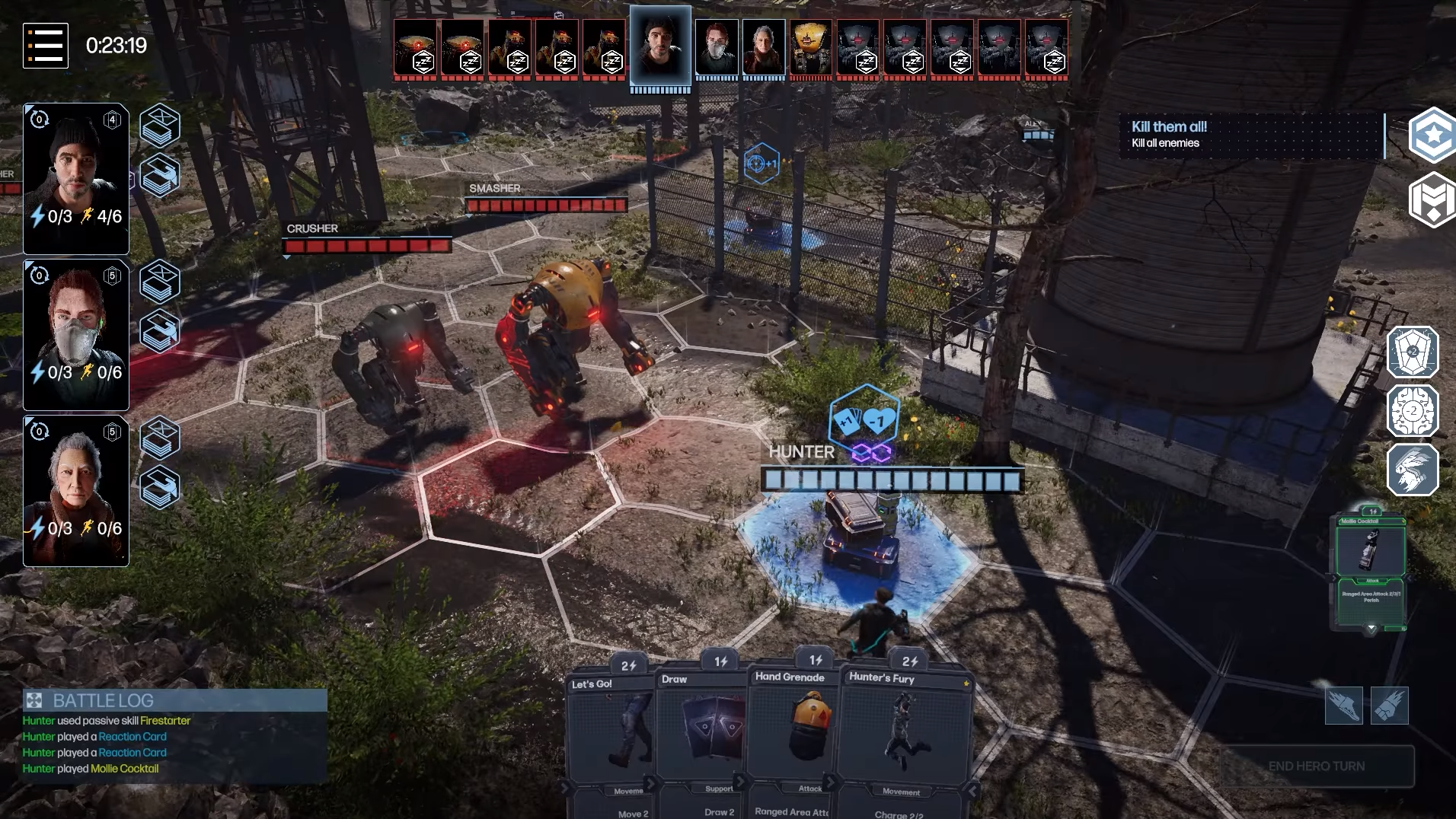Click the Kill them all! objective tracker
The height and width of the screenshot is (819, 1456).
point(1250,135)
